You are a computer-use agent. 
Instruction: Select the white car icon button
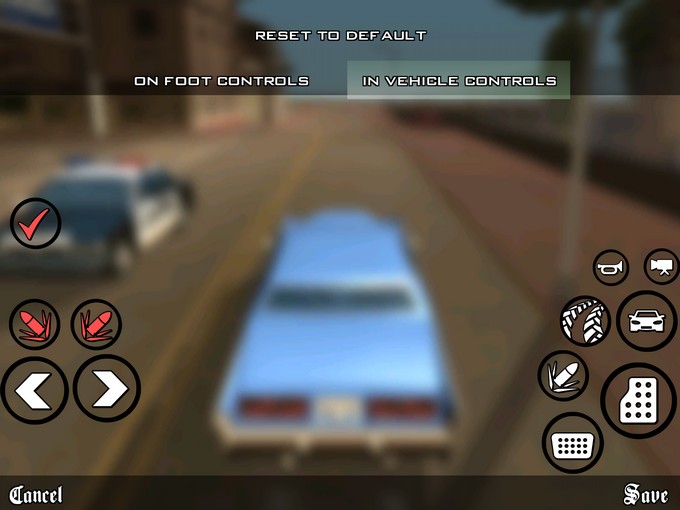click(x=646, y=321)
